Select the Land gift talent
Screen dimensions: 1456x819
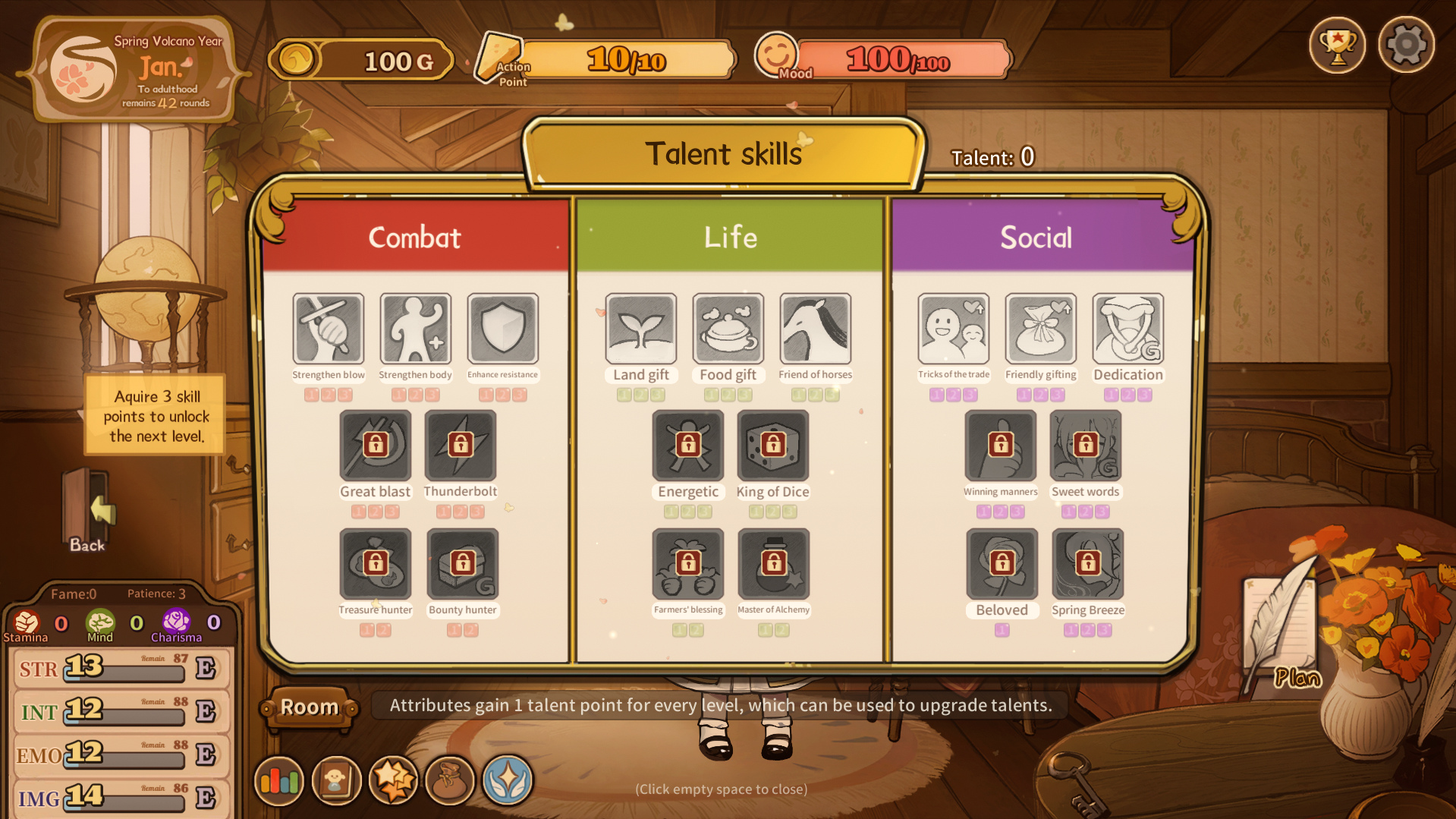pos(640,329)
